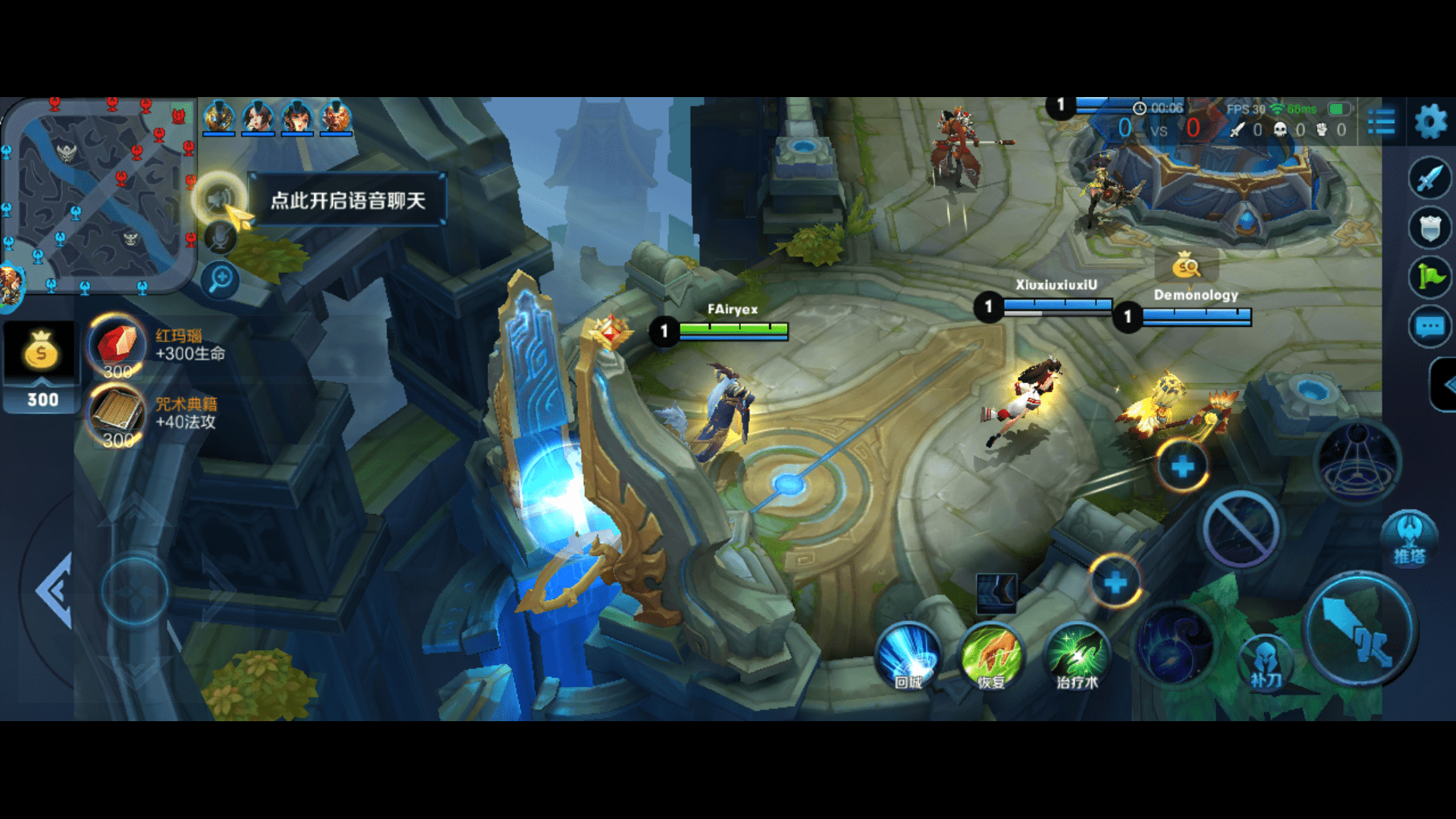This screenshot has height=819, width=1456.
Task: Cast the heal (治疗术) summoner spell
Action: point(1076,657)
